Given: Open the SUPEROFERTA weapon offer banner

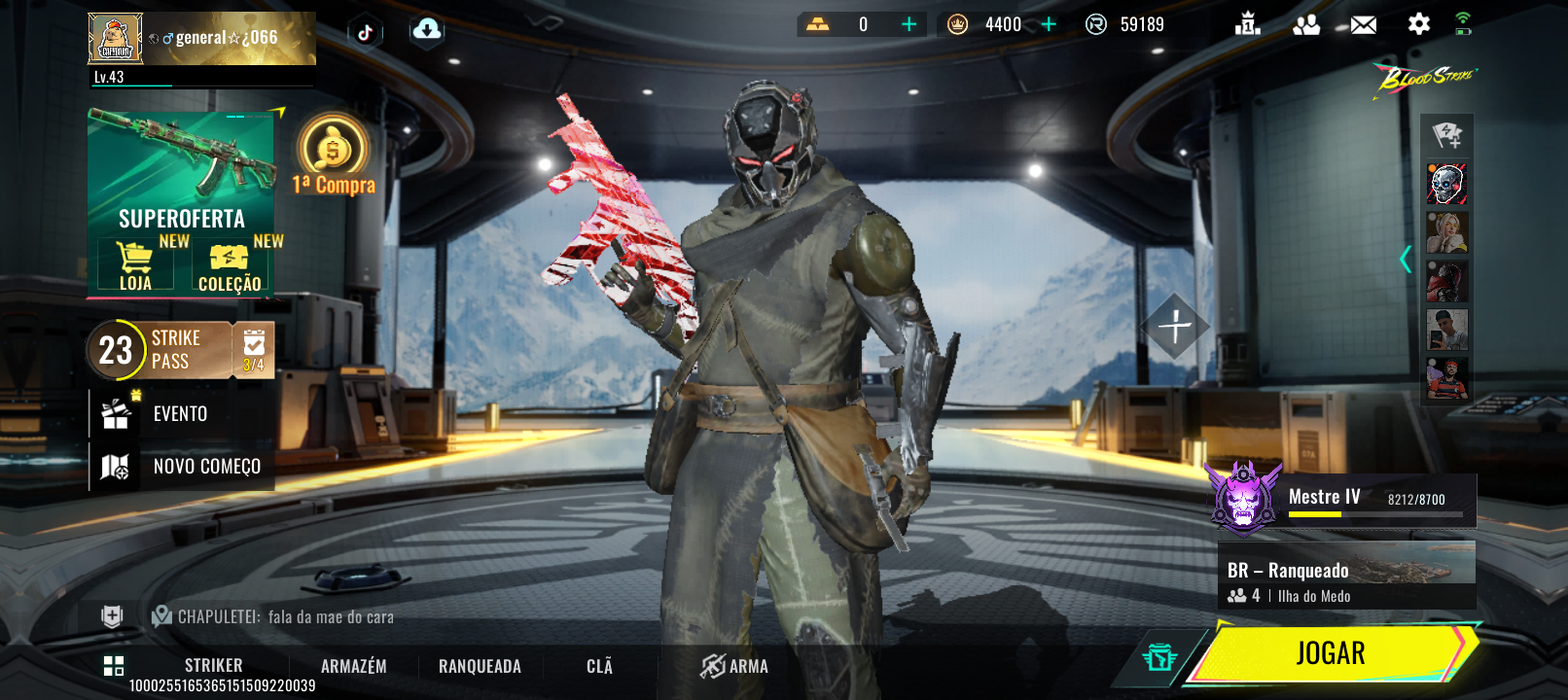Looking at the screenshot, I should tap(181, 173).
